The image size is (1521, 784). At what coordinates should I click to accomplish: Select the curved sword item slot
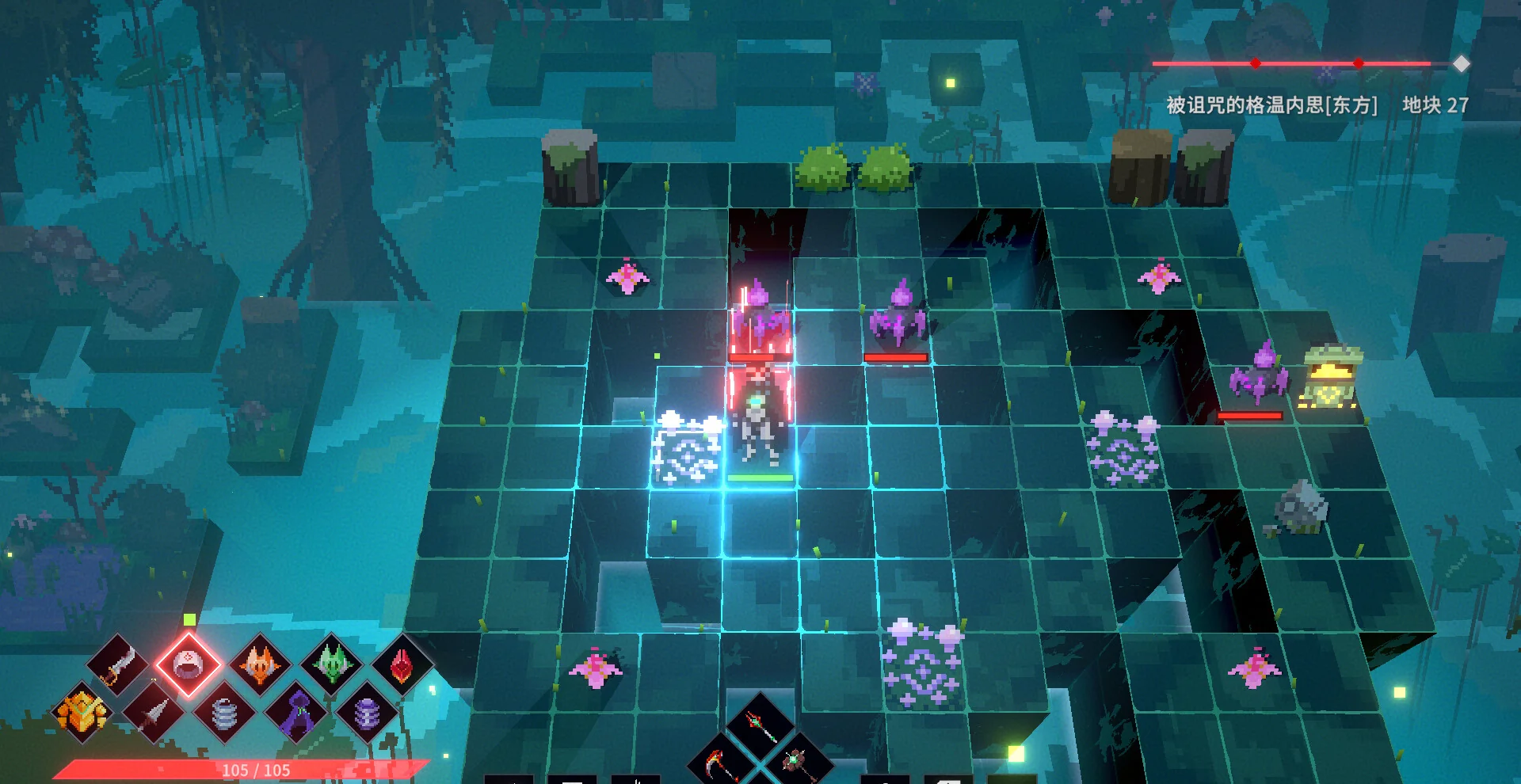(119, 664)
